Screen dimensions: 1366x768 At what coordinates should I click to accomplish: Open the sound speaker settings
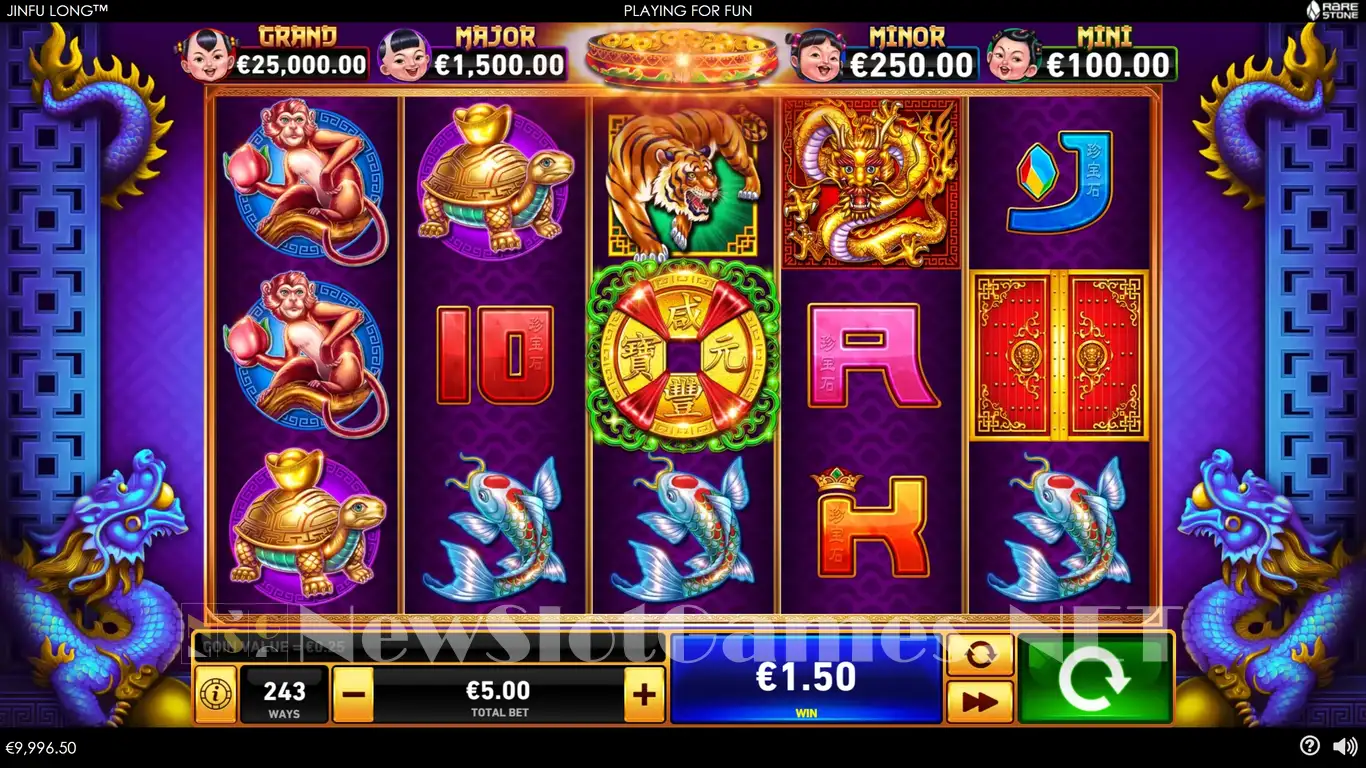[1344, 746]
